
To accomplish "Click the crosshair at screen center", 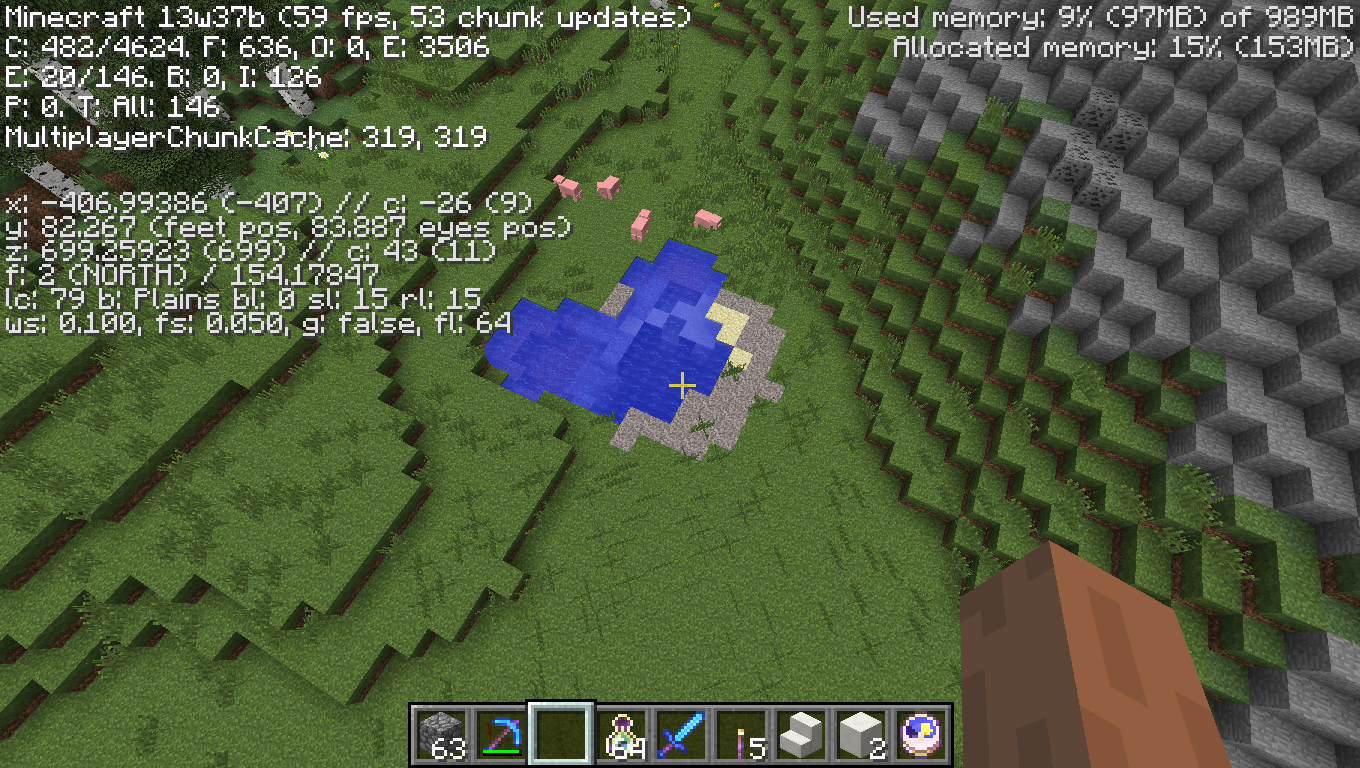I will point(683,384).
